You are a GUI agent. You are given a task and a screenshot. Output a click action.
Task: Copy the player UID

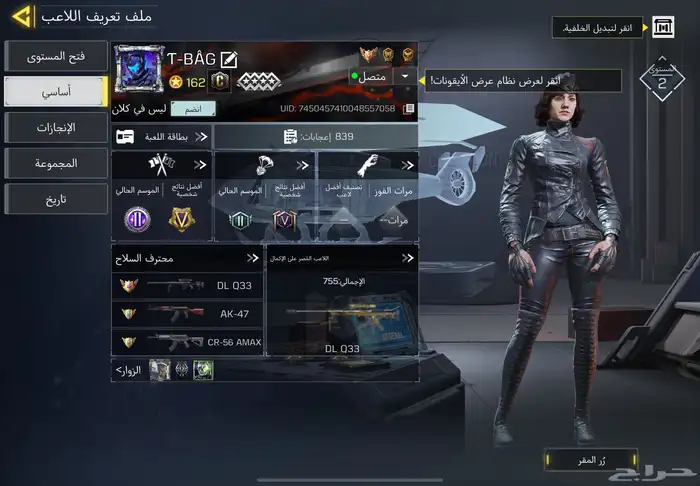(408, 108)
